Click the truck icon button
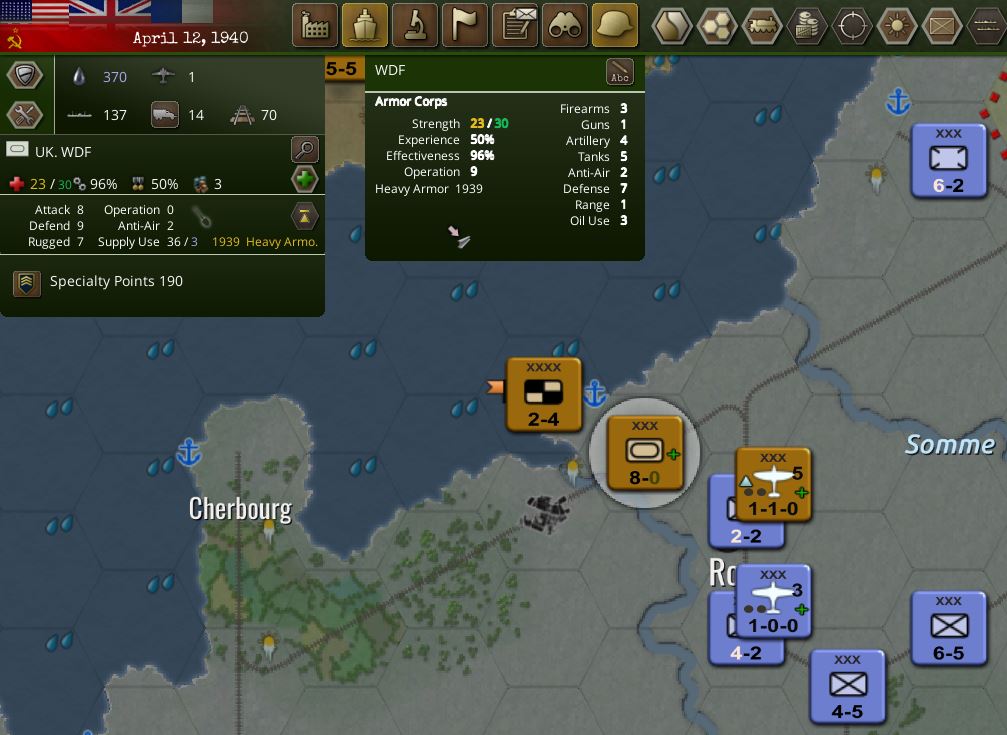This screenshot has width=1007, height=735. 165,114
